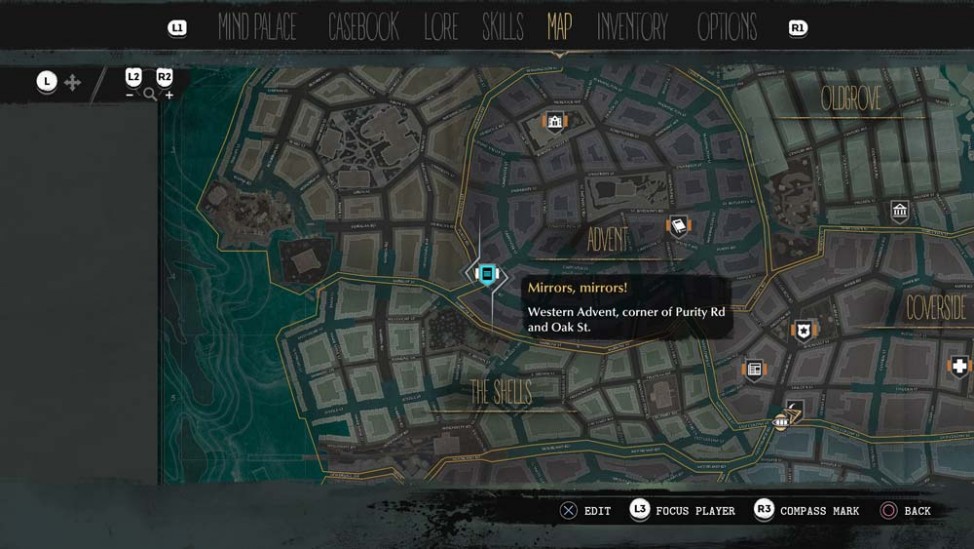Select the Map tab
974x549 pixels.
pyautogui.click(x=559, y=26)
